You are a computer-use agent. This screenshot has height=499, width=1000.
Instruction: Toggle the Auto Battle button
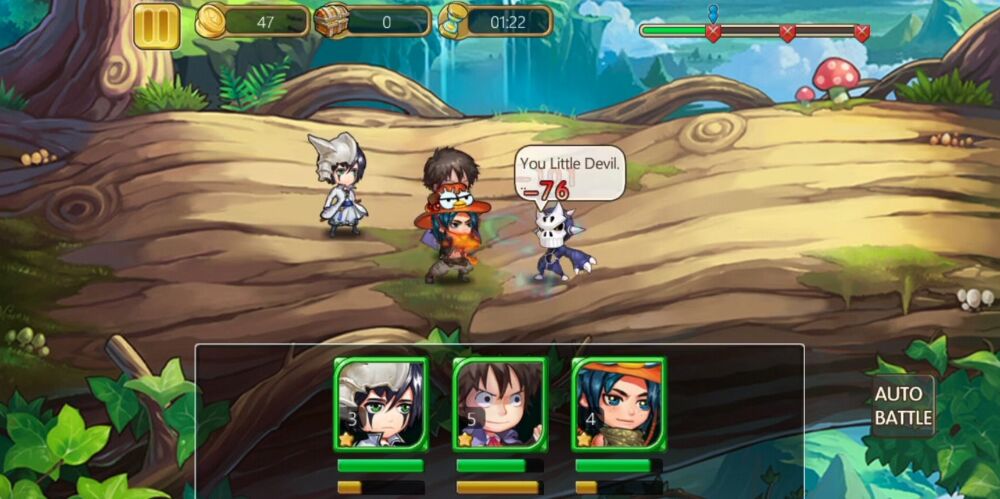click(903, 406)
